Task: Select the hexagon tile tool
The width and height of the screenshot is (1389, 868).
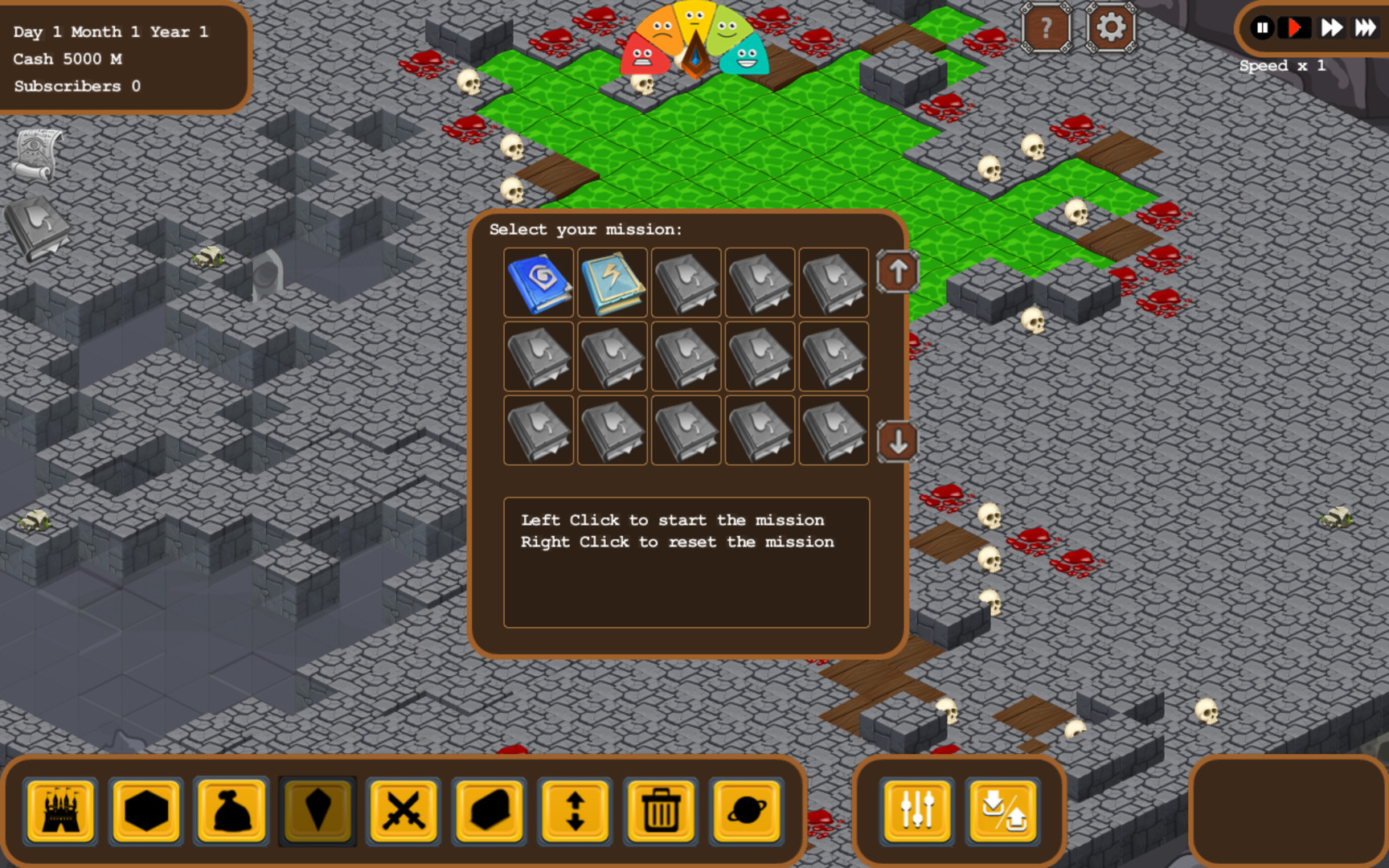Action: [145, 812]
